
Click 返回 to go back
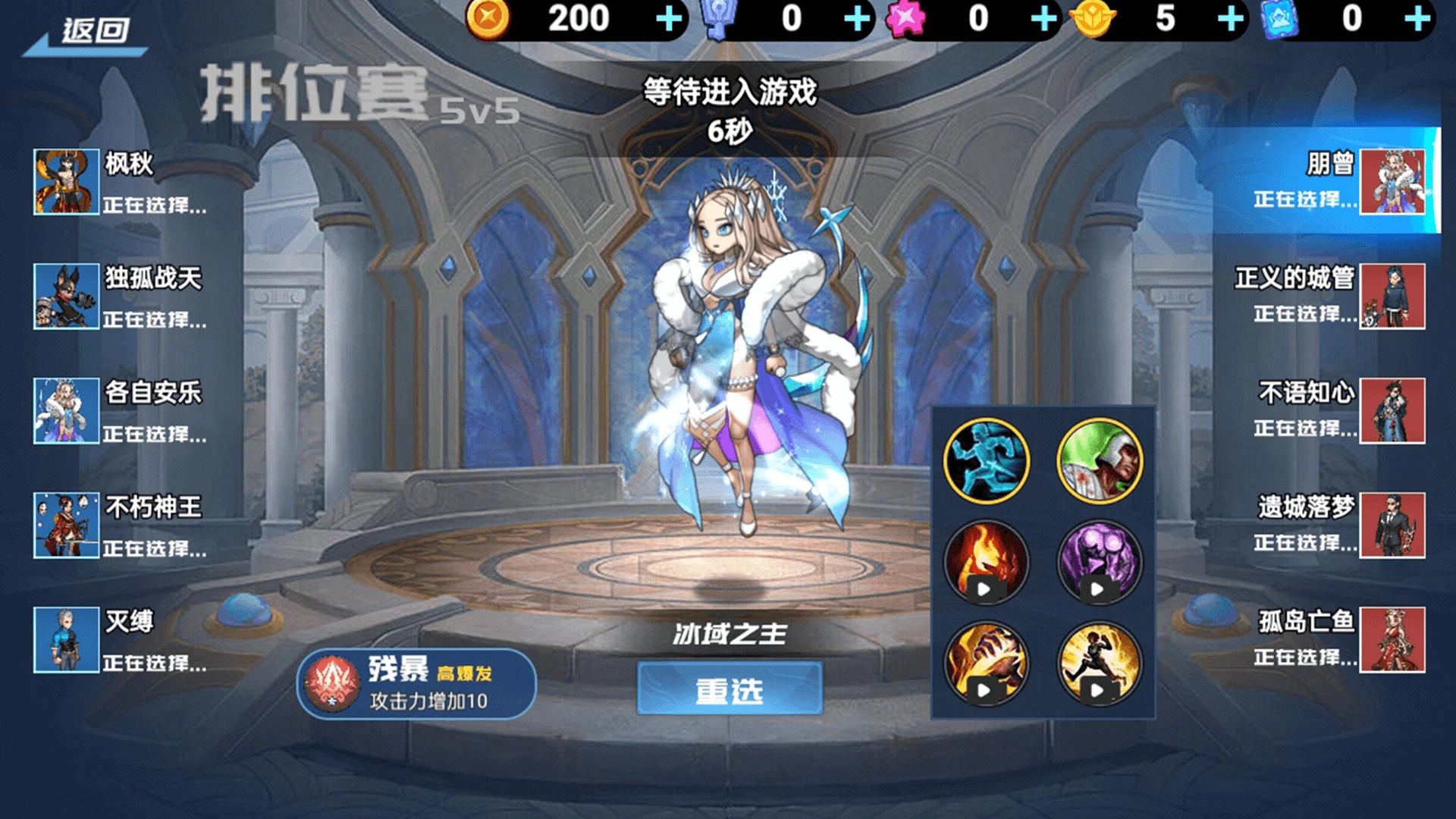91,27
